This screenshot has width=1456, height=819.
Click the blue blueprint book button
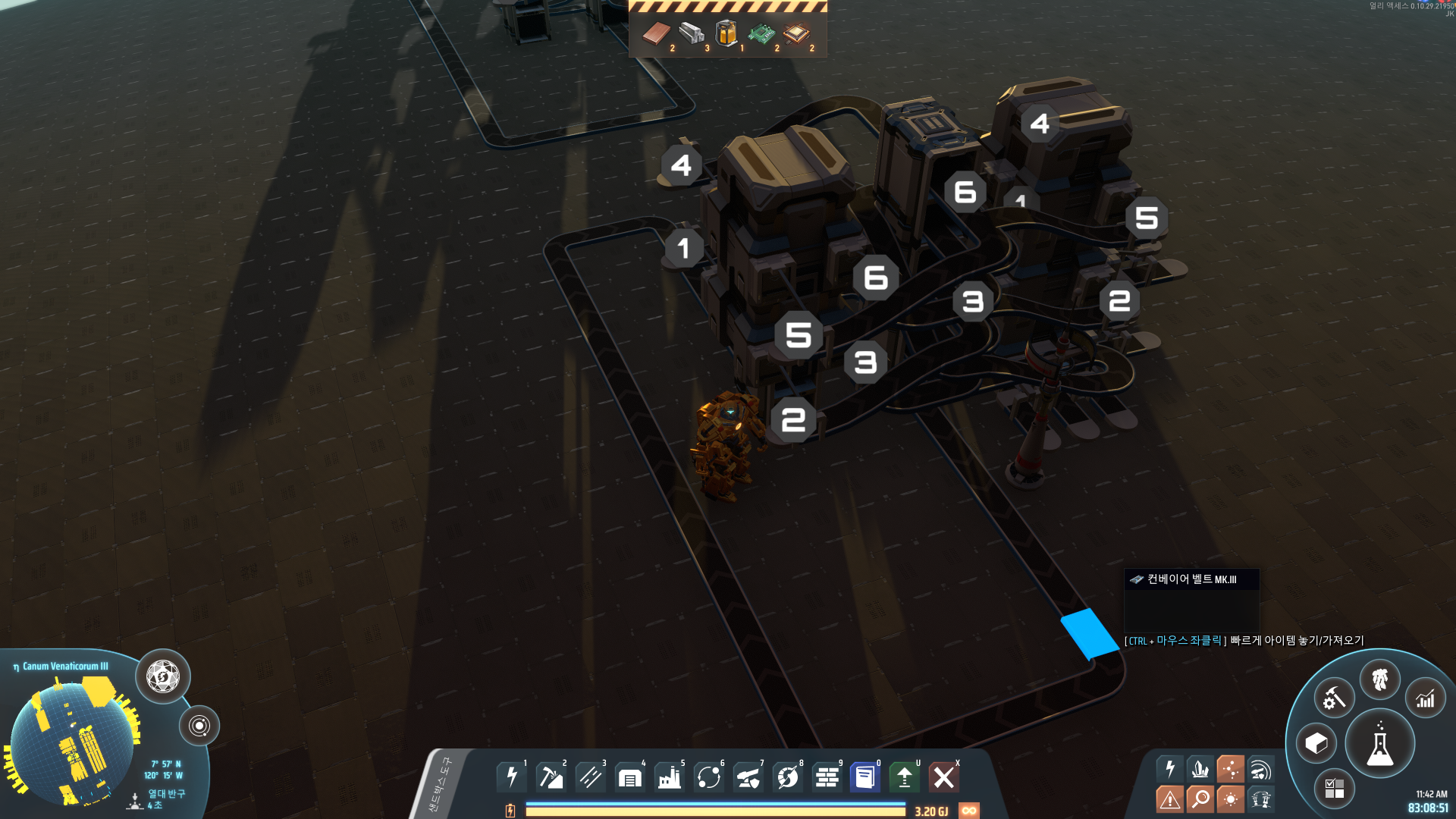point(864,777)
